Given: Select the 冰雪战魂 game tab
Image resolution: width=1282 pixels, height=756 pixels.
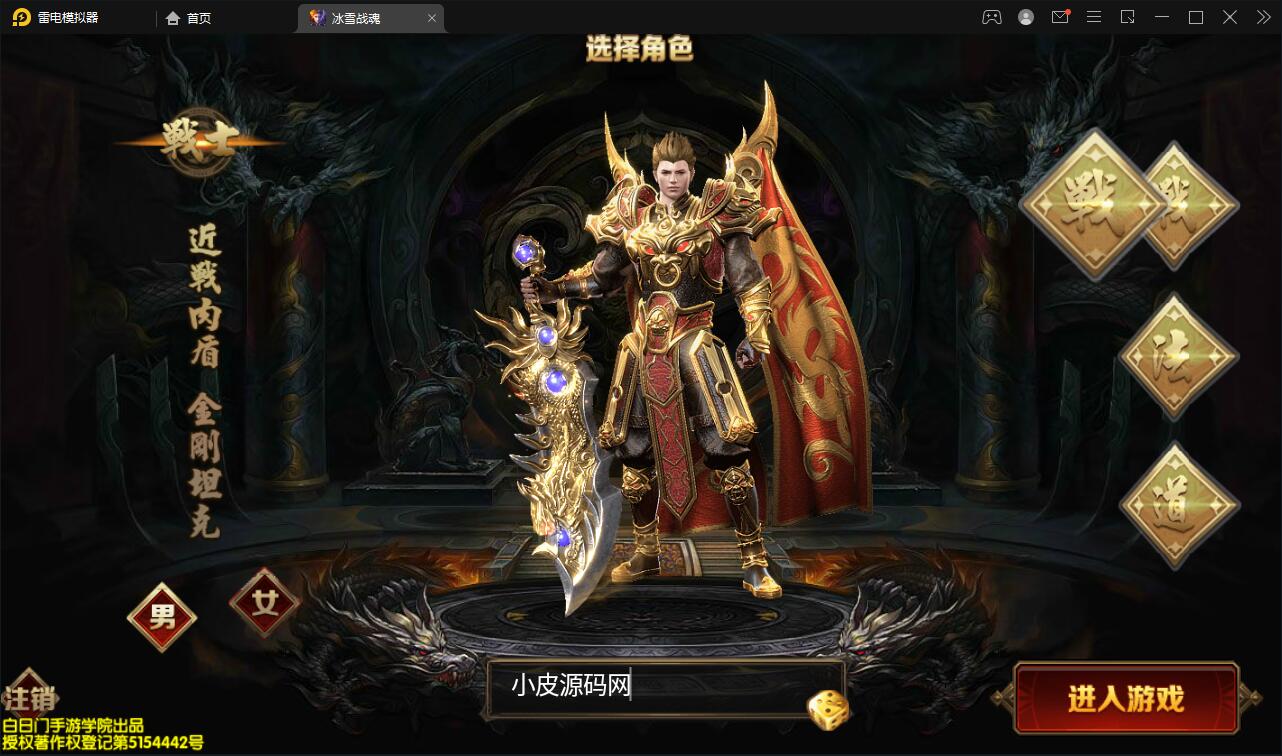Looking at the screenshot, I should click(360, 17).
